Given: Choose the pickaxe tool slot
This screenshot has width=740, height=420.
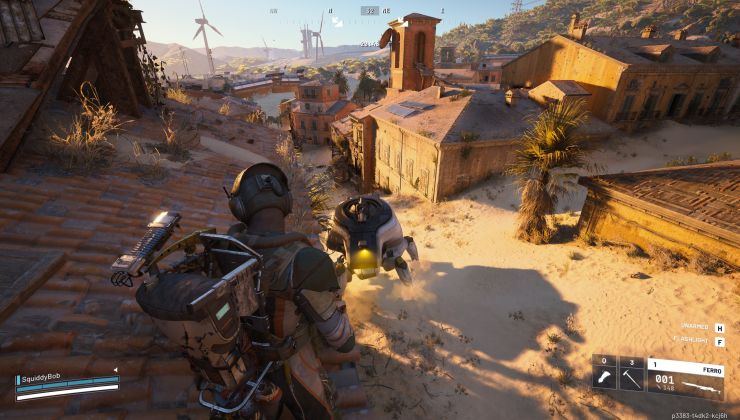Looking at the screenshot, I should tap(631, 379).
